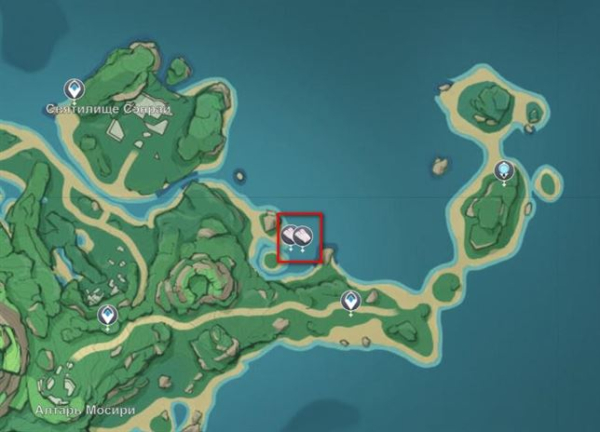This screenshot has height=432, width=600.
Task: Select the waypoint above the Святилище label
Action: (73, 89)
